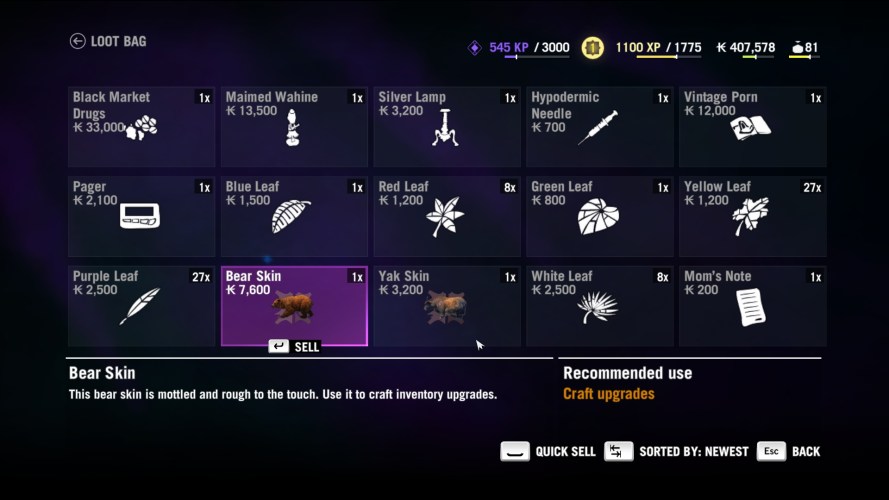
Task: Click Back to exit the loot bag
Action: (789, 451)
